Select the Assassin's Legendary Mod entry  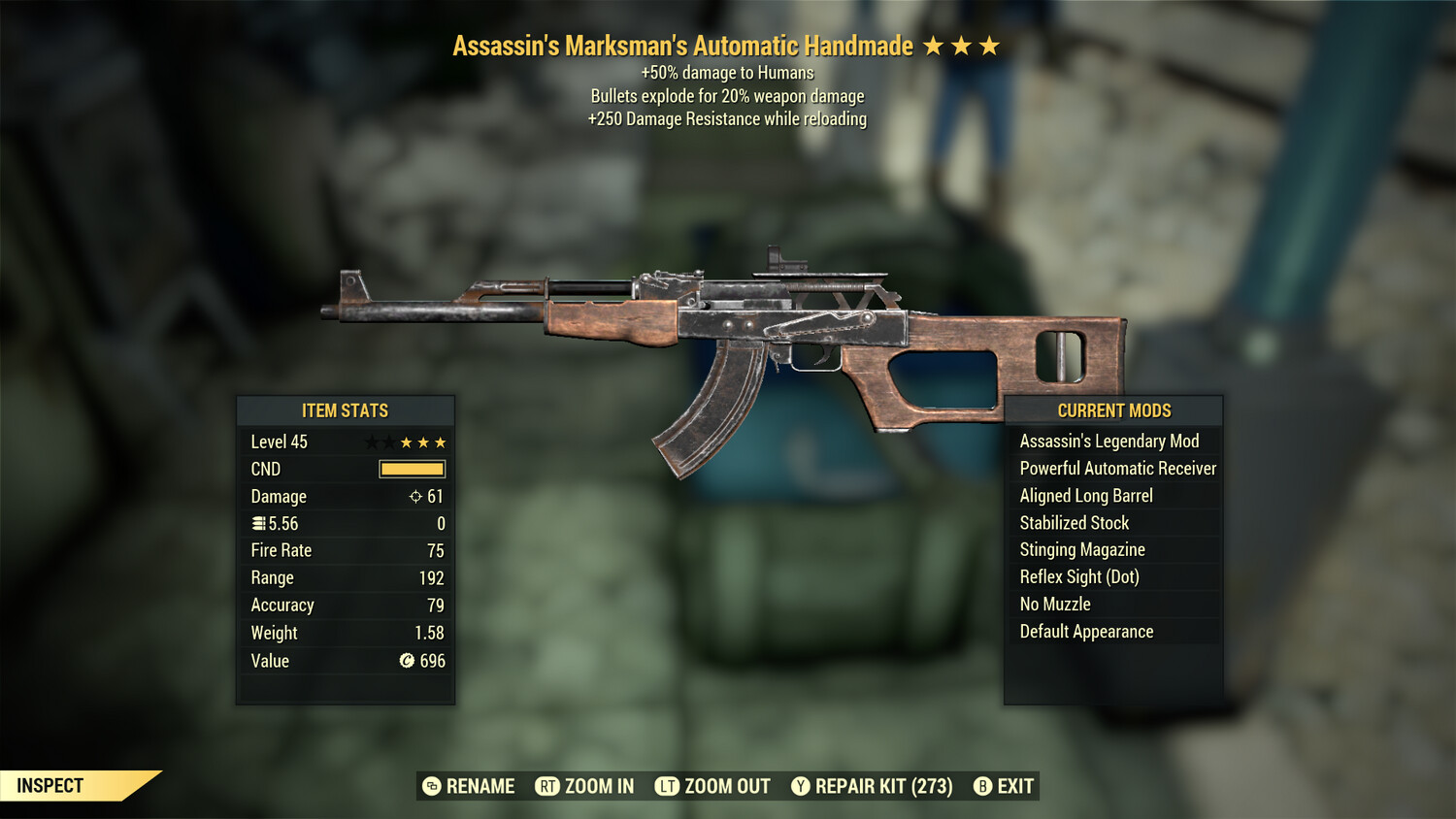(1109, 441)
